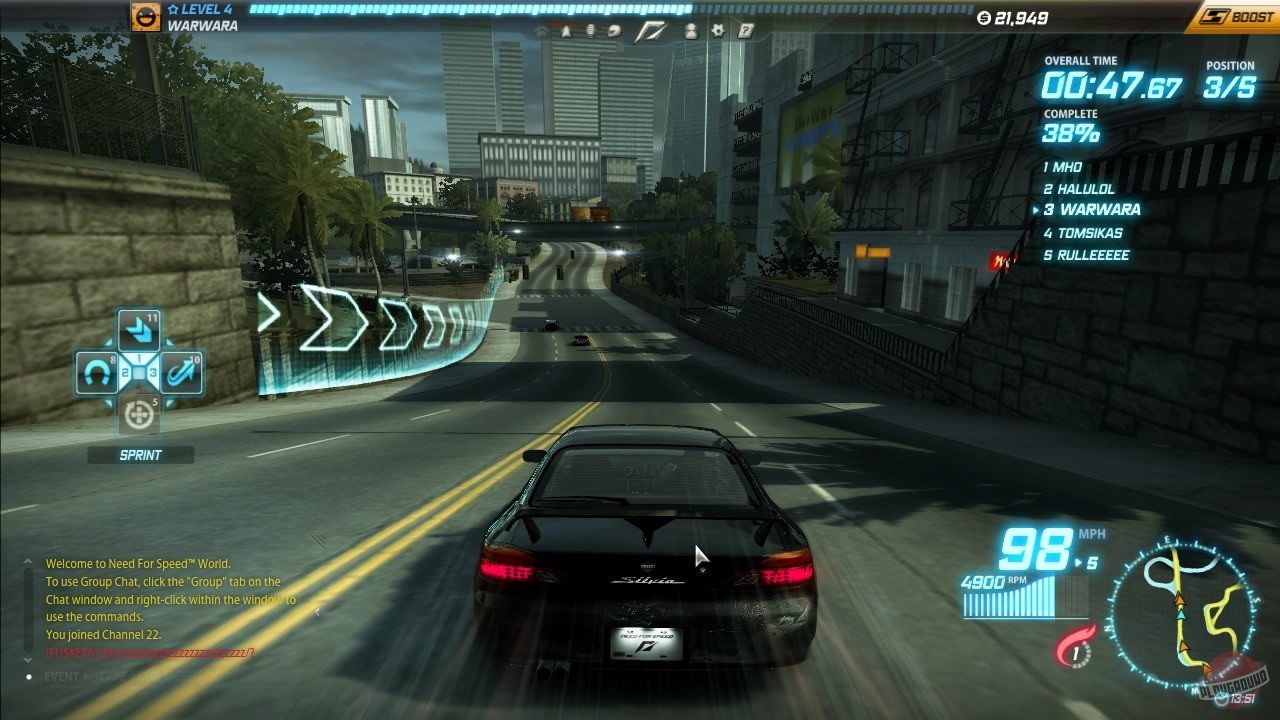Activate the Traffic Magnet power-up below the wheel
Screen dimensions: 1280x720
tap(139, 413)
